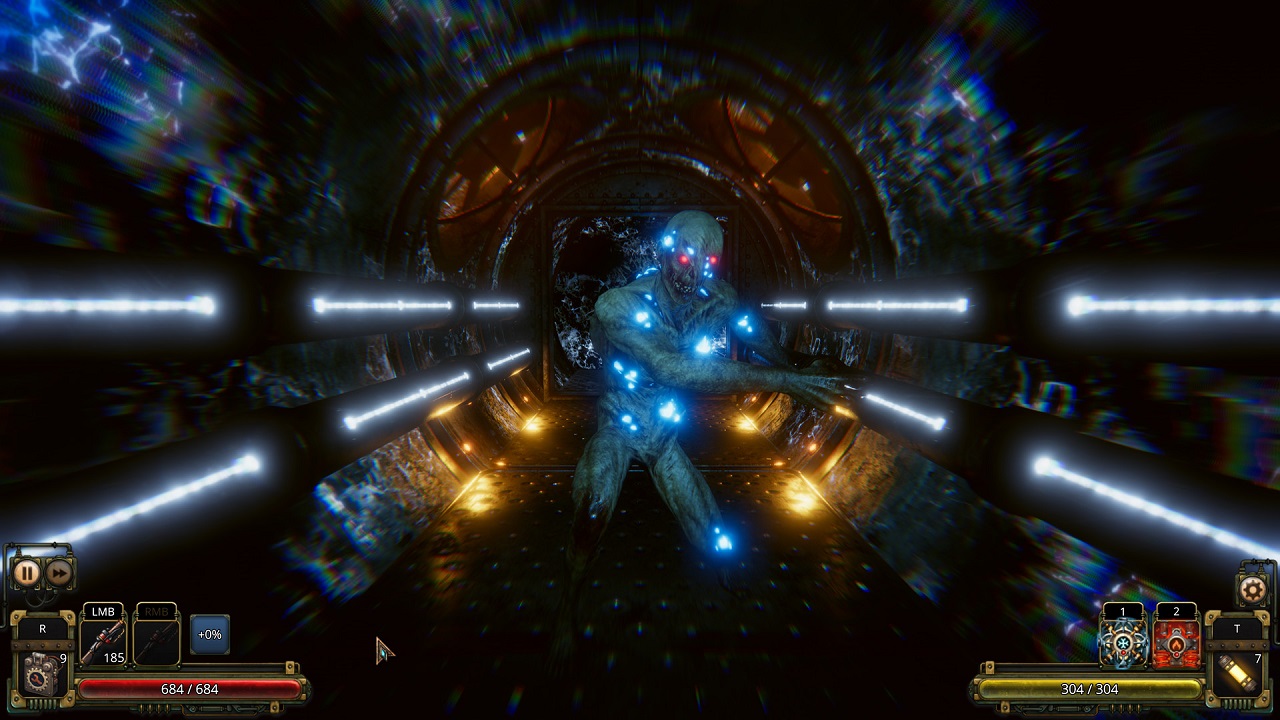Pause the game with the pause button

coord(28,572)
